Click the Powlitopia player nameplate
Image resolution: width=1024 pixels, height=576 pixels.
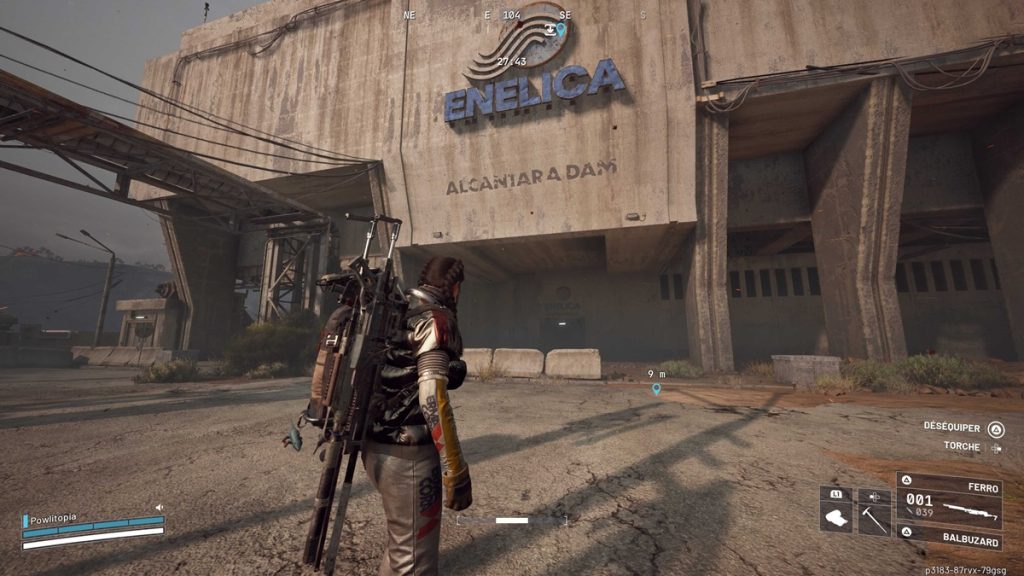click(54, 518)
